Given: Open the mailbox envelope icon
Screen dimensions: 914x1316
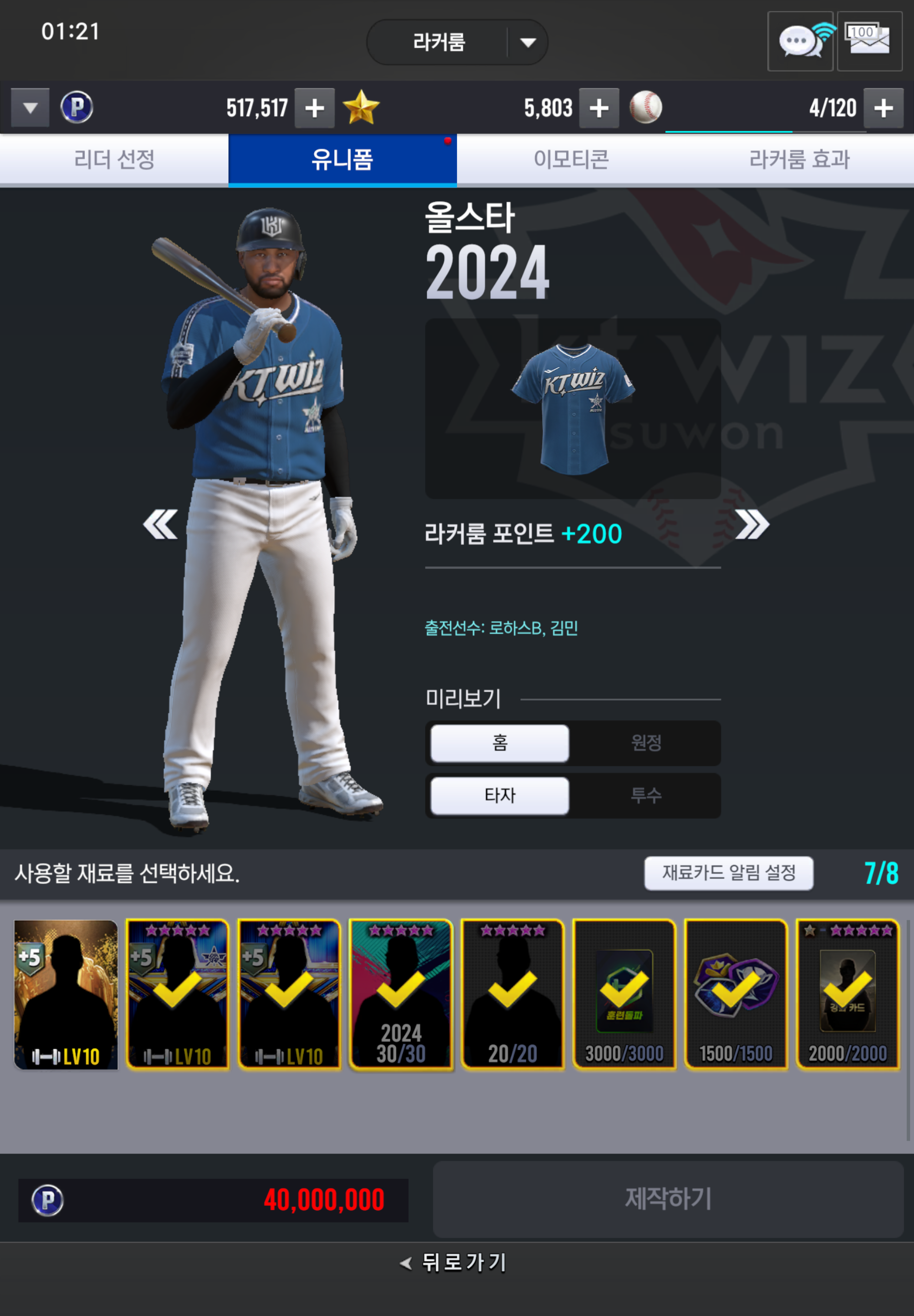Looking at the screenshot, I should (869, 41).
